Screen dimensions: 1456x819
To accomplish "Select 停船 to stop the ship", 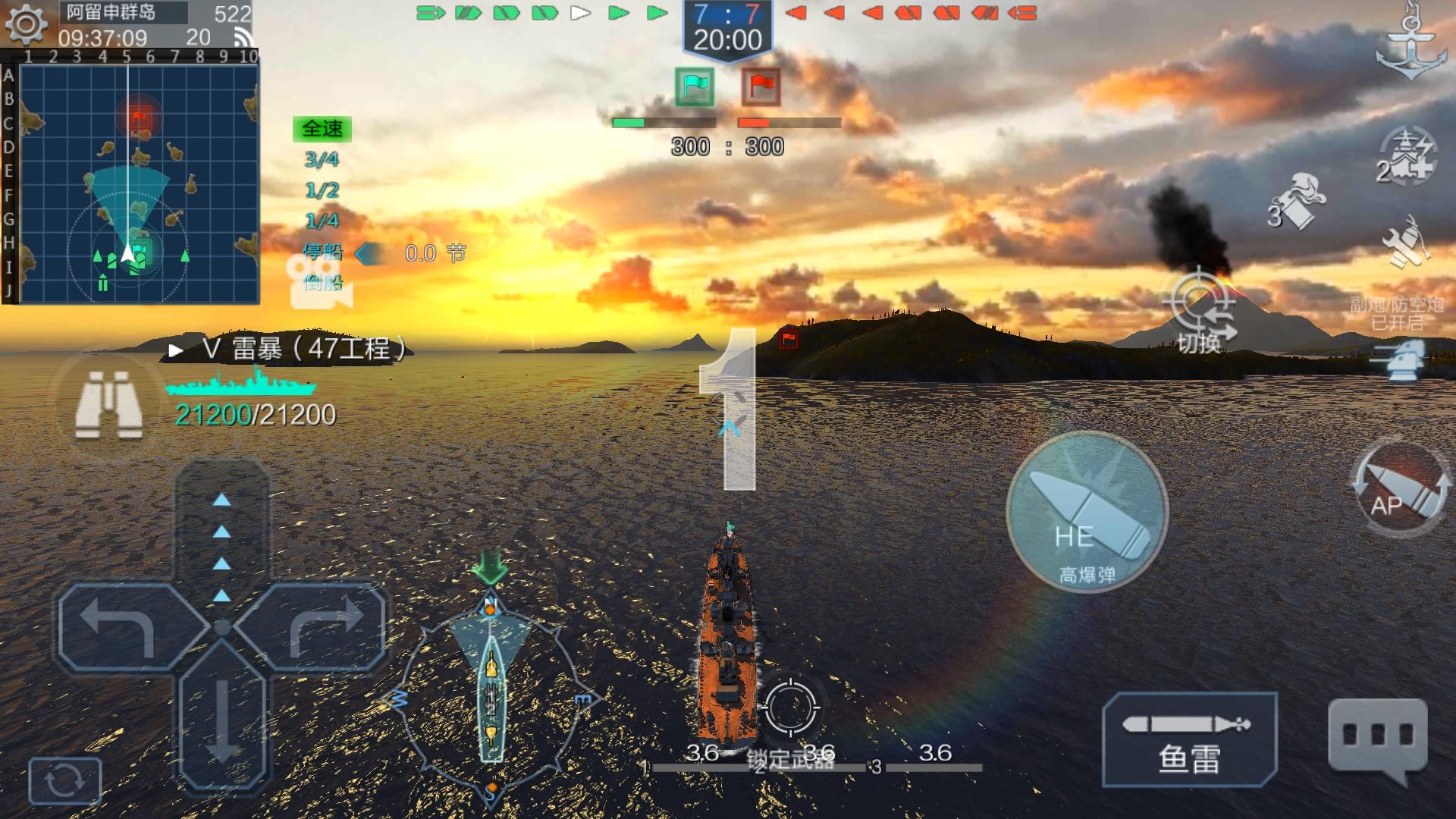I will point(323,253).
